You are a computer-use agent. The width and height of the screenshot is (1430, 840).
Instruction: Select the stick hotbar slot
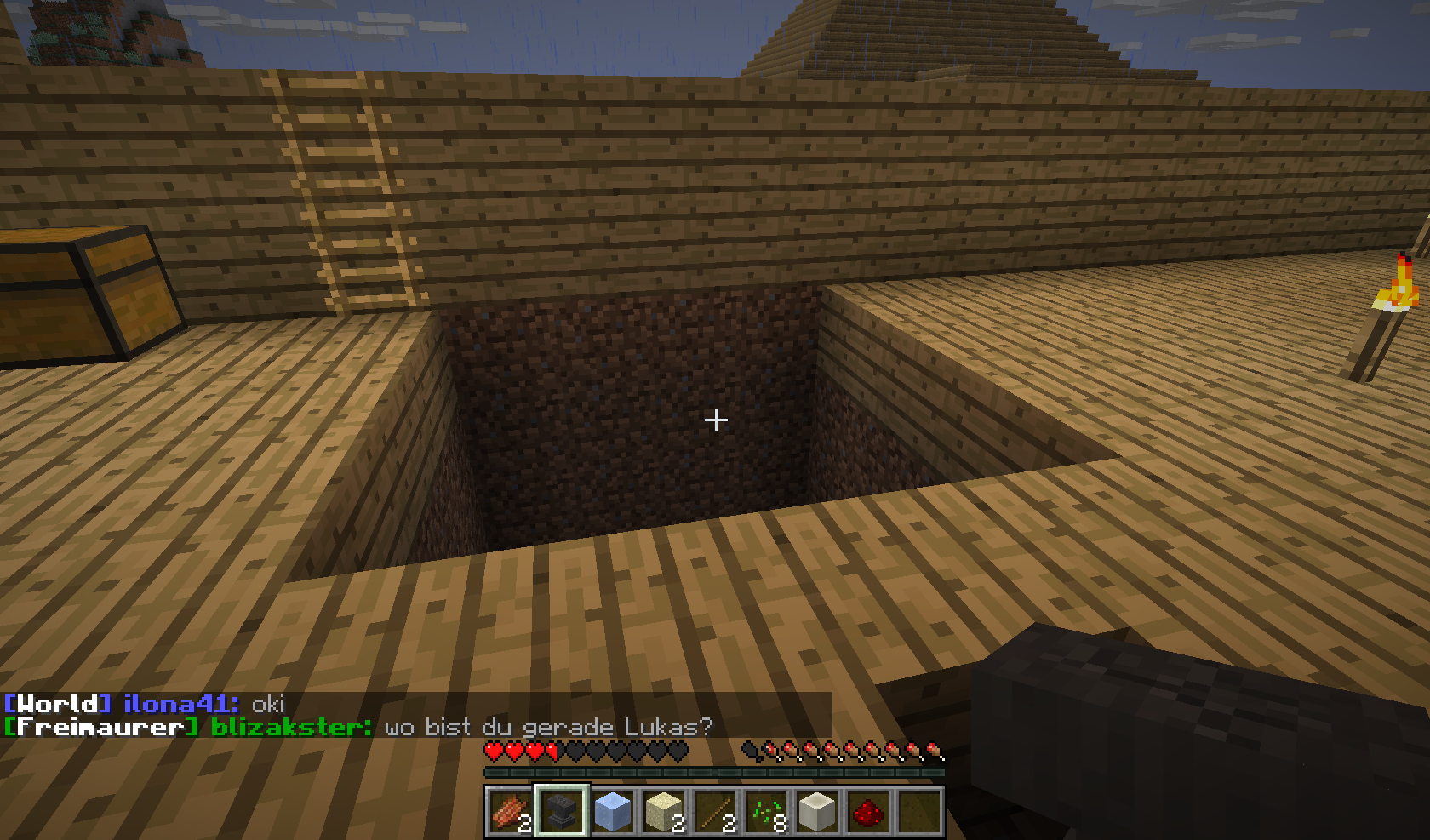pyautogui.click(x=714, y=811)
